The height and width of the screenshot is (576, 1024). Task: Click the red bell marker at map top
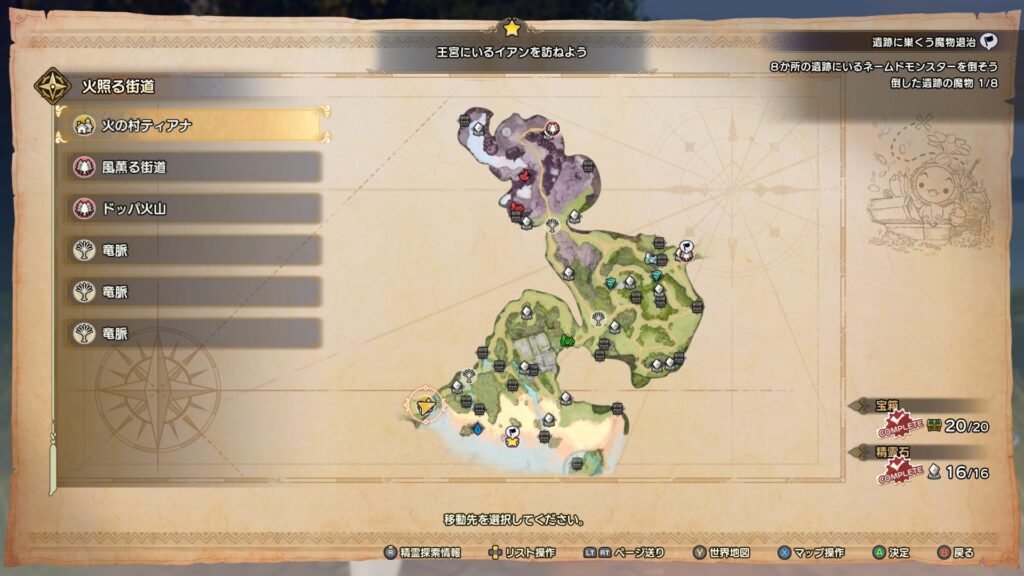click(551, 129)
